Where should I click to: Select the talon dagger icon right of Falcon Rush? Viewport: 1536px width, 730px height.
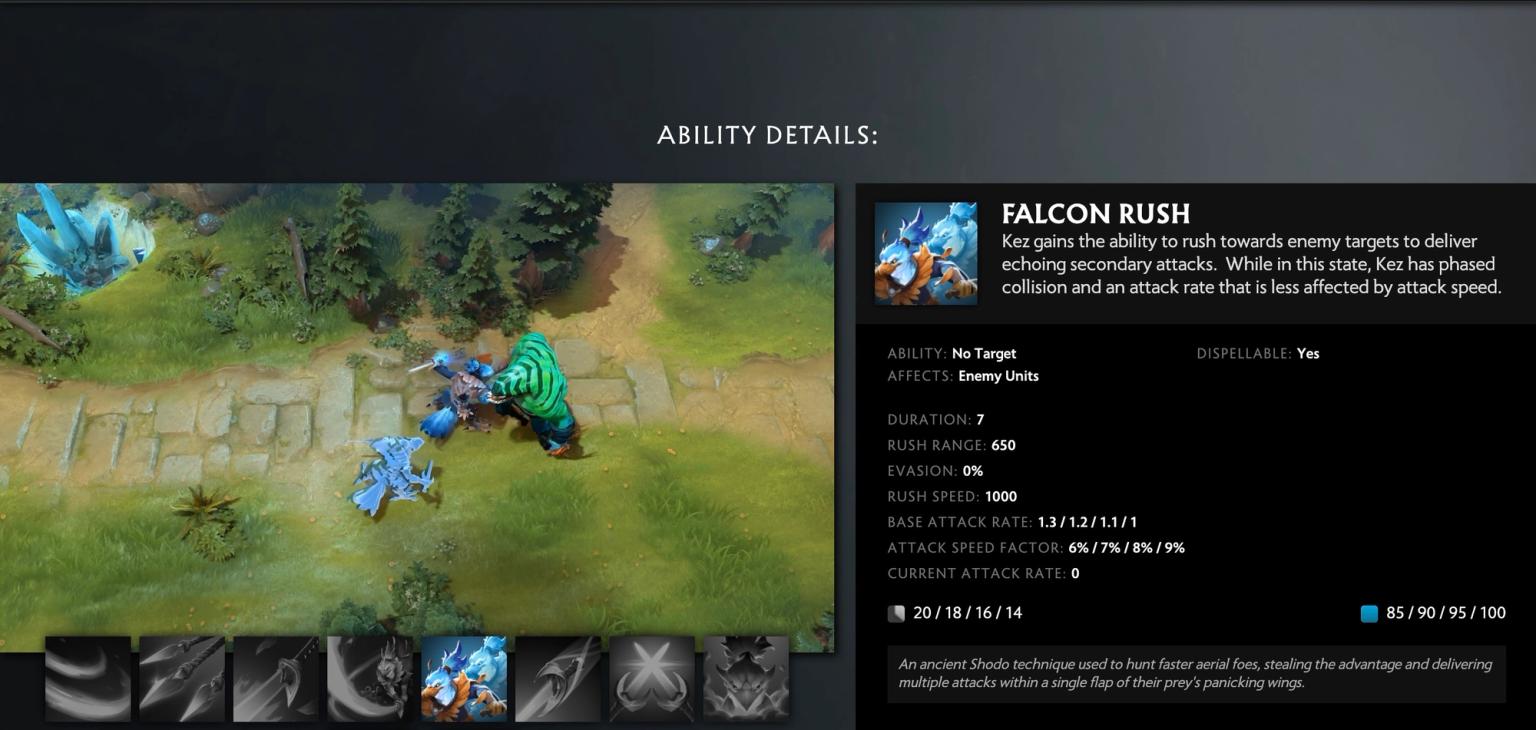click(x=558, y=679)
